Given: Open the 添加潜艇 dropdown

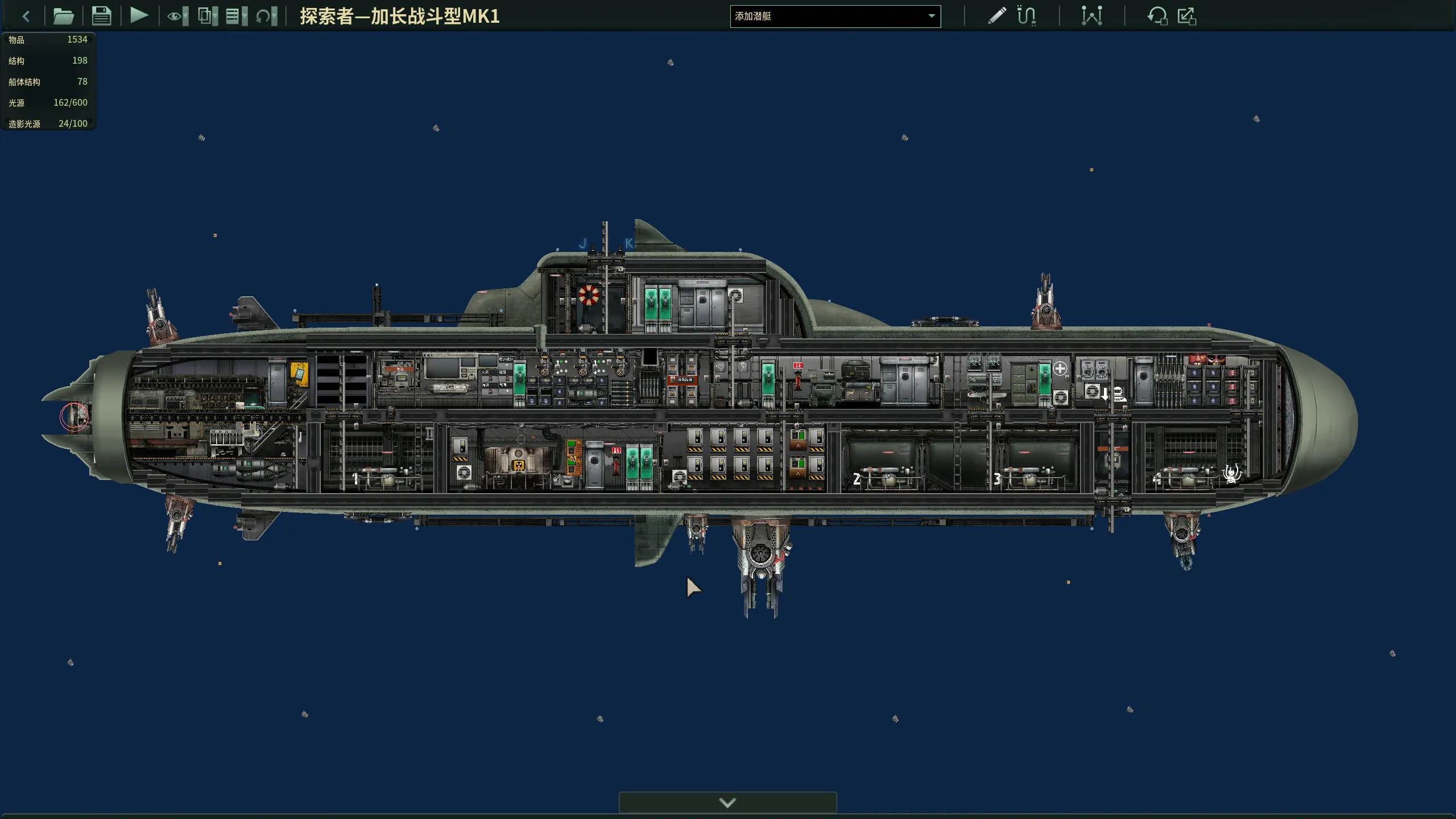Looking at the screenshot, I should (834, 16).
